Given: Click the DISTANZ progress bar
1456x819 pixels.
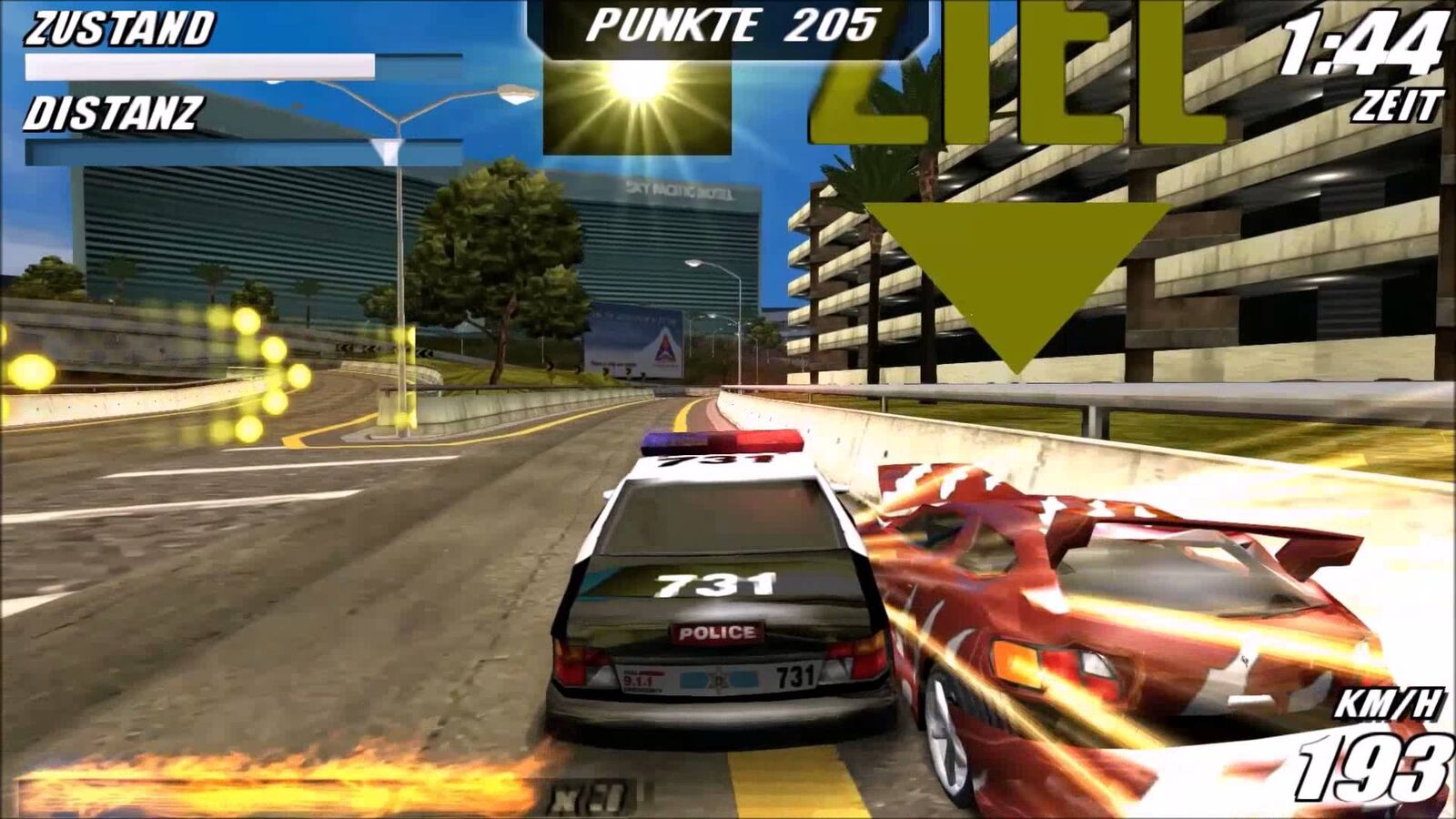Looking at the screenshot, I should 200,150.
